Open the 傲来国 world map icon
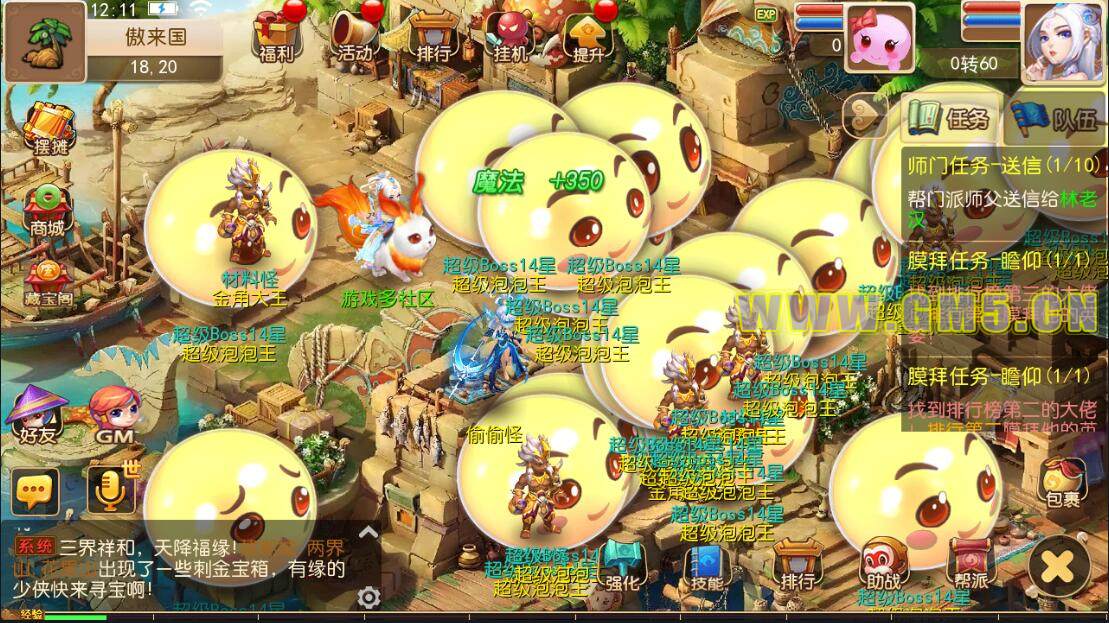The height and width of the screenshot is (623, 1109). tap(43, 41)
